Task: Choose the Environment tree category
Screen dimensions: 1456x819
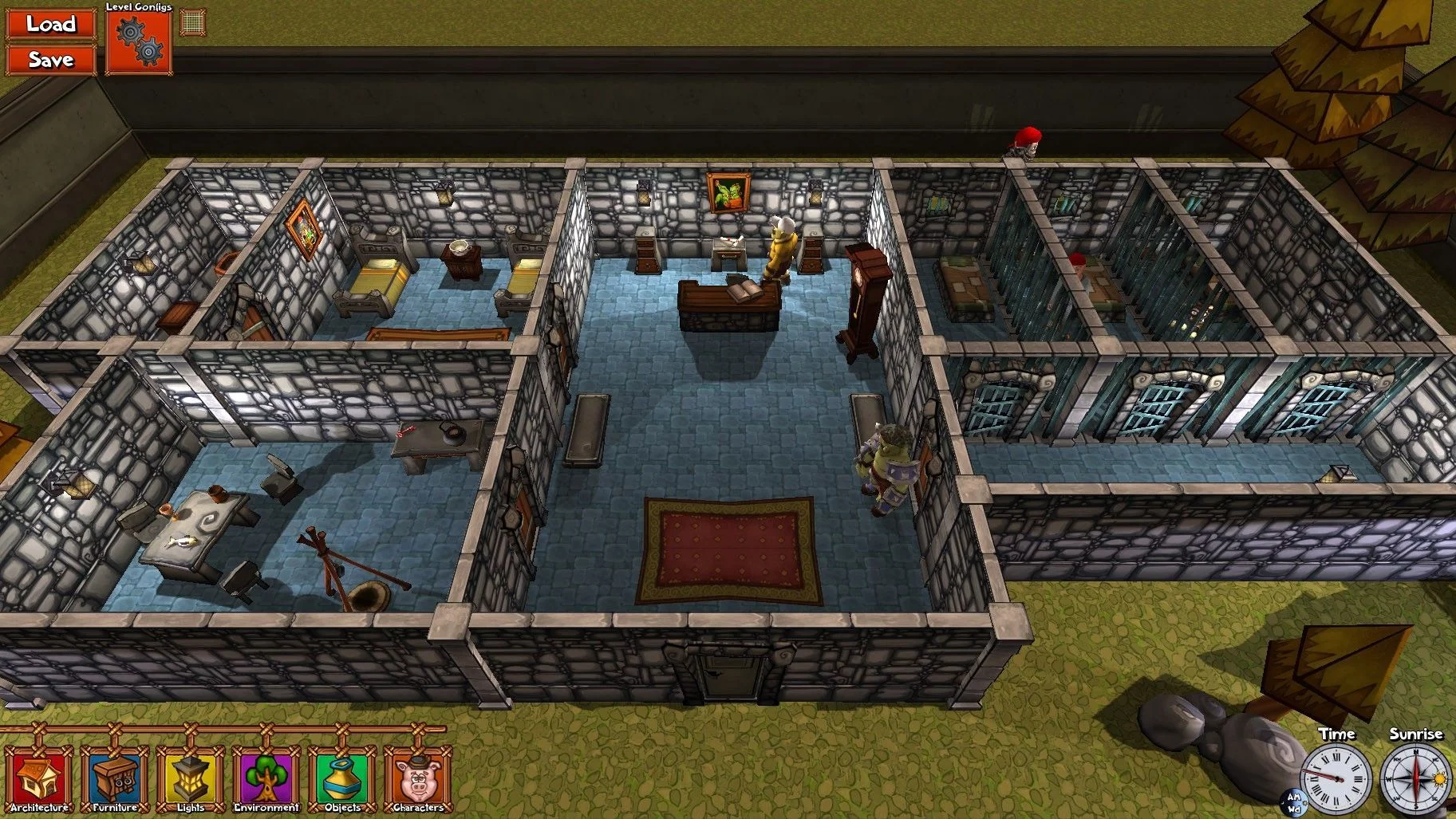Action: [x=266, y=779]
